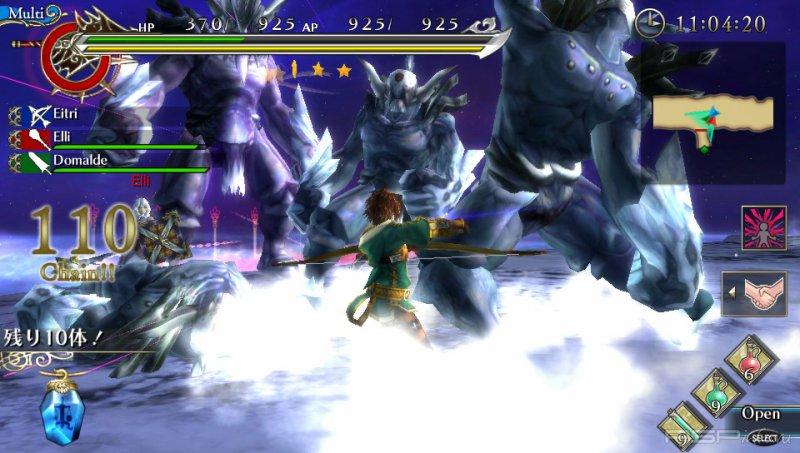Image resolution: width=800 pixels, height=453 pixels.
Task: Open the handshake gesture panel
Action: point(764,293)
